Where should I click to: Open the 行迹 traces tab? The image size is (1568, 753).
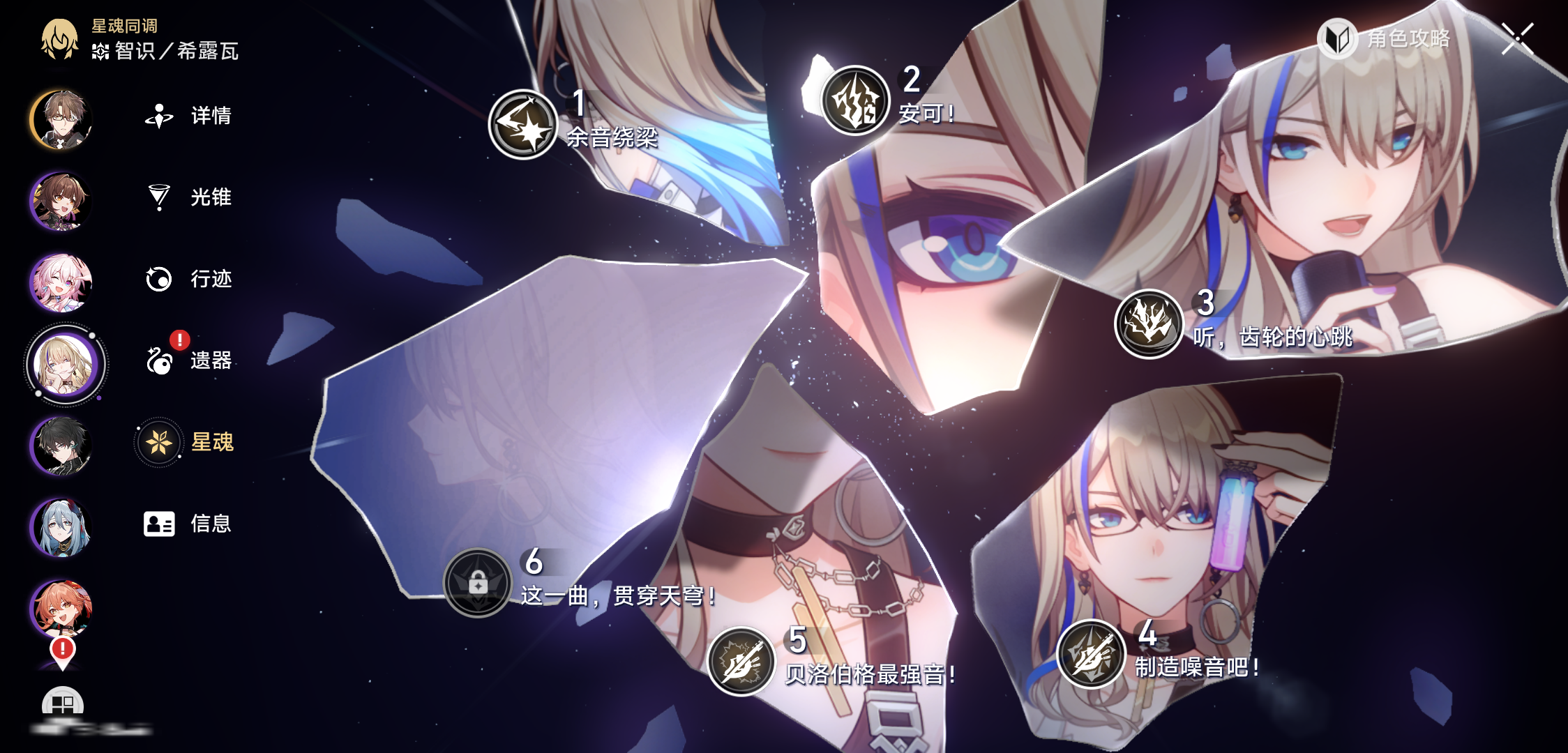[x=188, y=279]
